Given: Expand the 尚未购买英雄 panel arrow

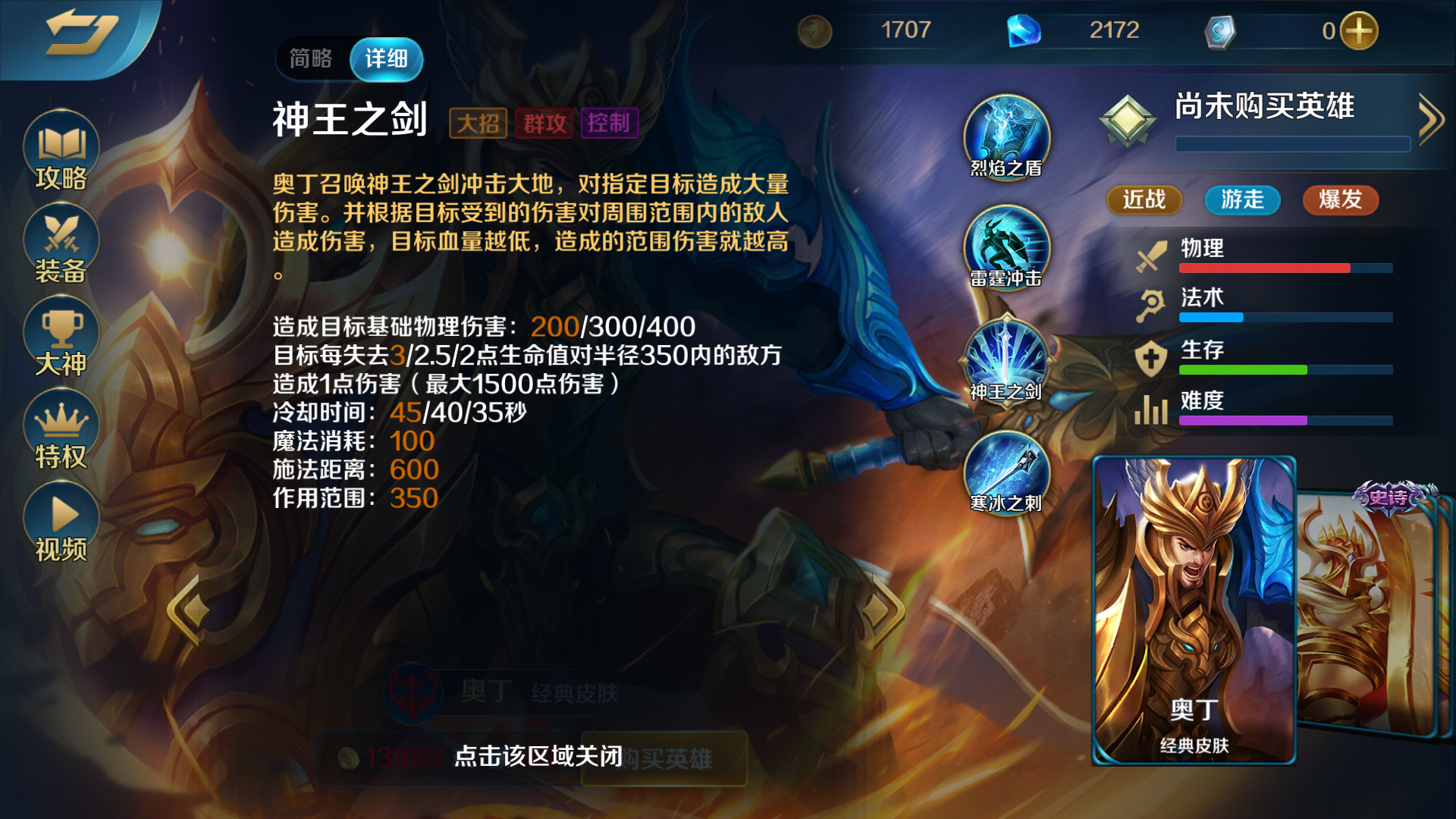Looking at the screenshot, I should point(1430,119).
